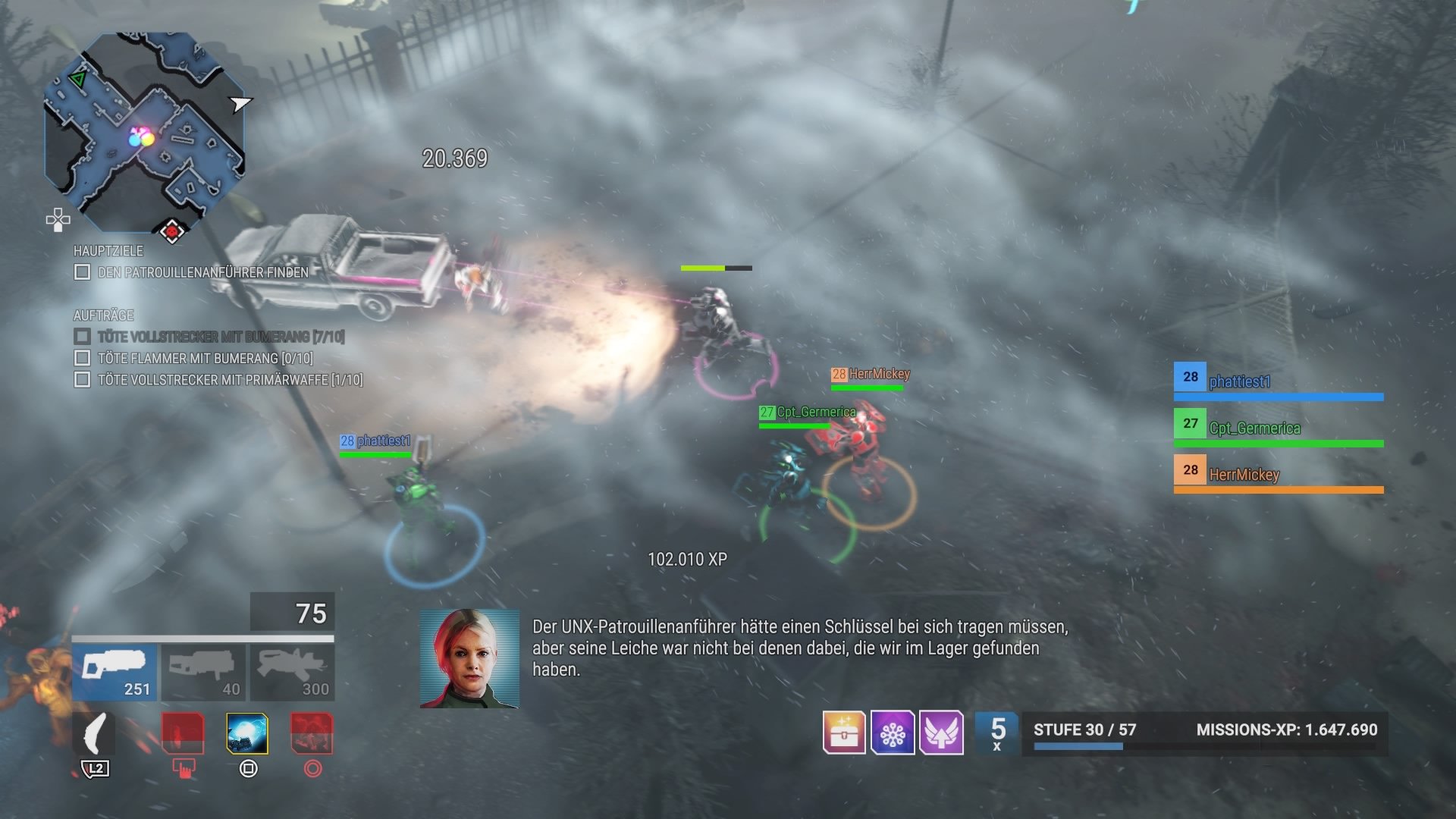Tick the TÖTE FLAMMER MIT BUMERANG checkbox
The width and height of the screenshot is (1456, 819).
tap(81, 359)
